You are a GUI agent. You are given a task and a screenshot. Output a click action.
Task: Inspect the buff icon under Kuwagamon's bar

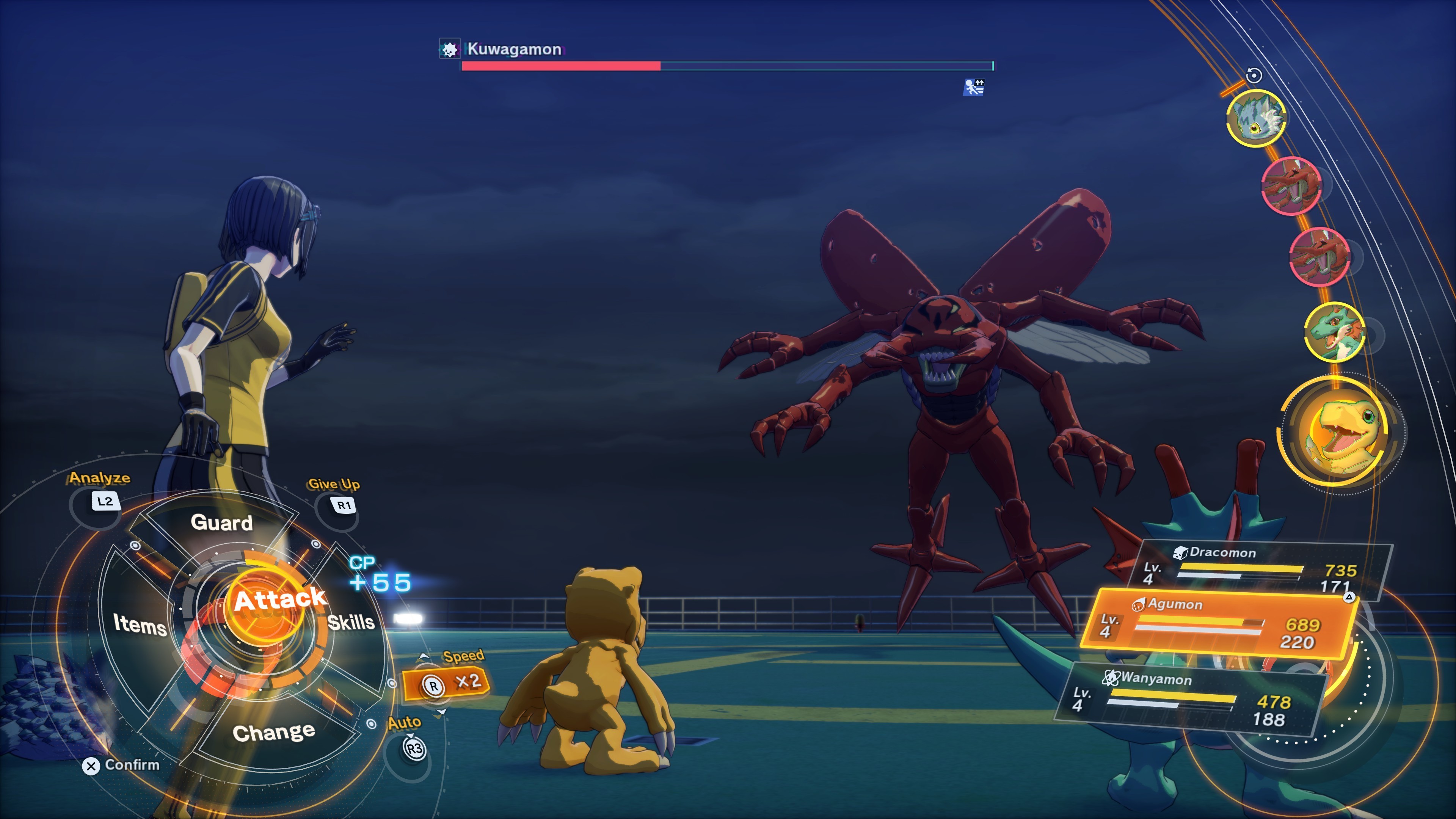tap(973, 88)
